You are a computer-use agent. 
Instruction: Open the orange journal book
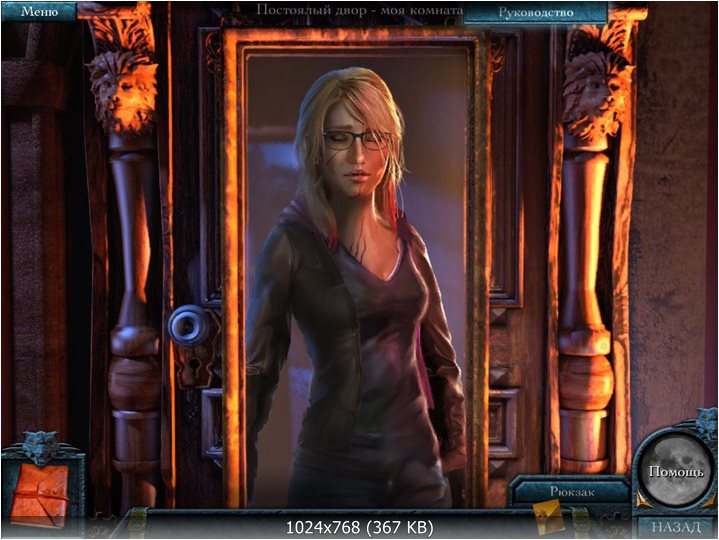pyautogui.click(x=39, y=494)
